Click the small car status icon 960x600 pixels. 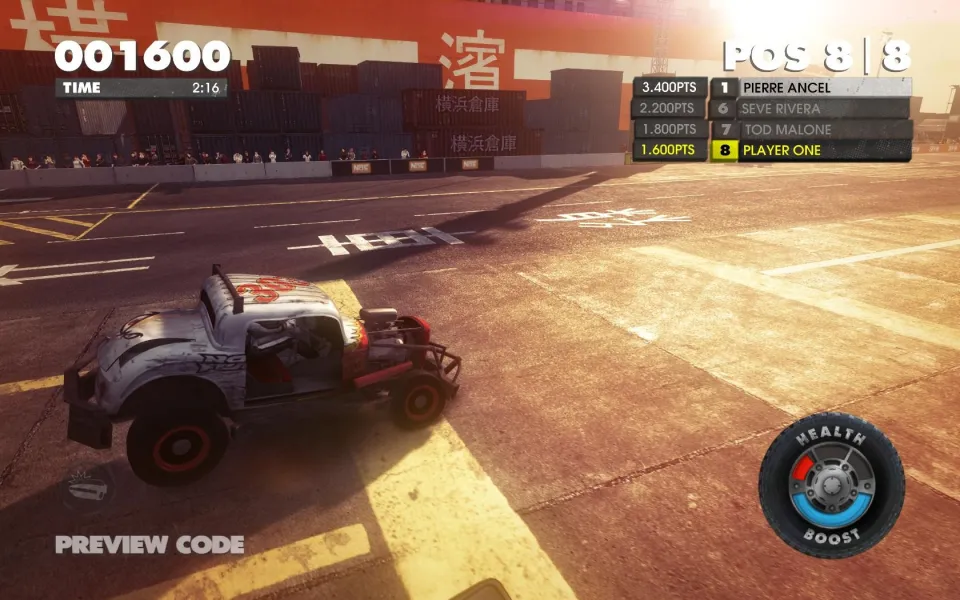[x=88, y=489]
